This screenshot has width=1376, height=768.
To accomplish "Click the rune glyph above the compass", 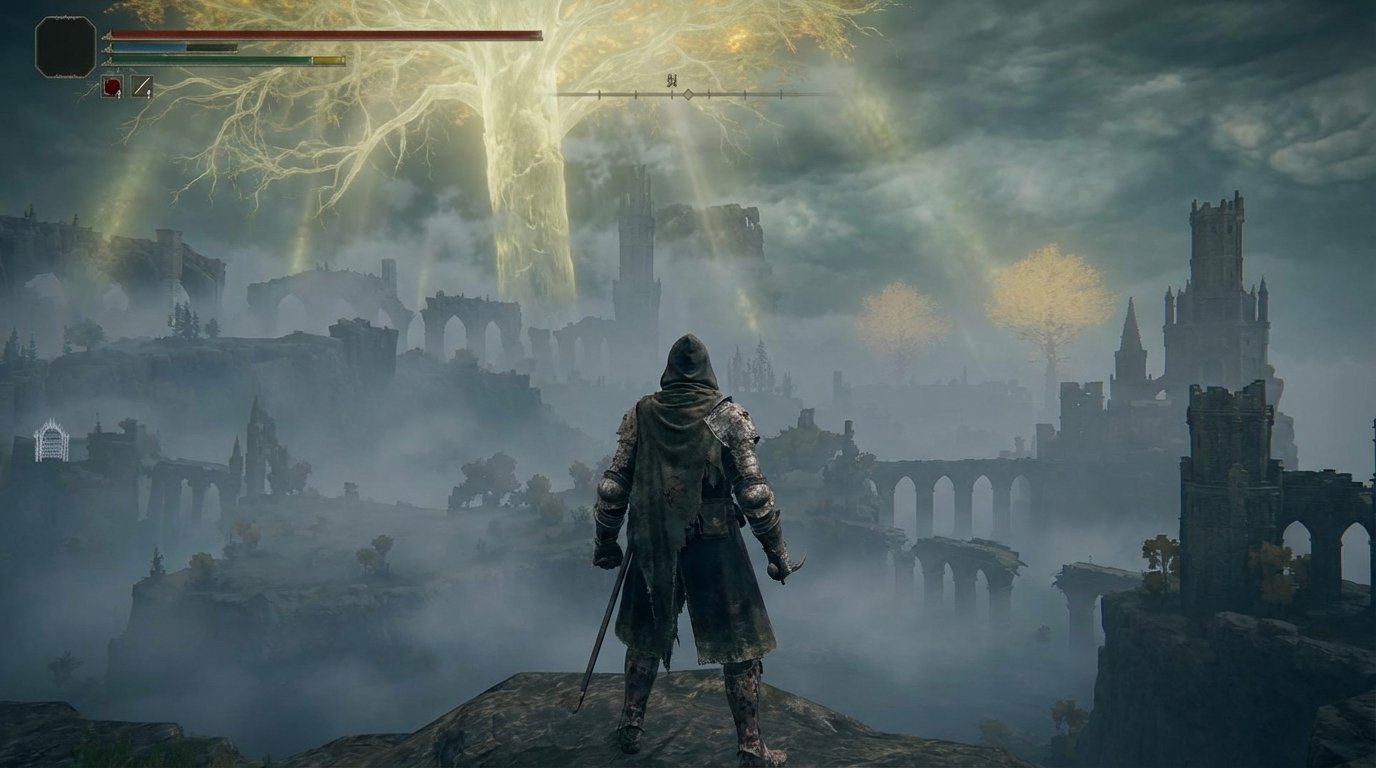I will pos(672,79).
